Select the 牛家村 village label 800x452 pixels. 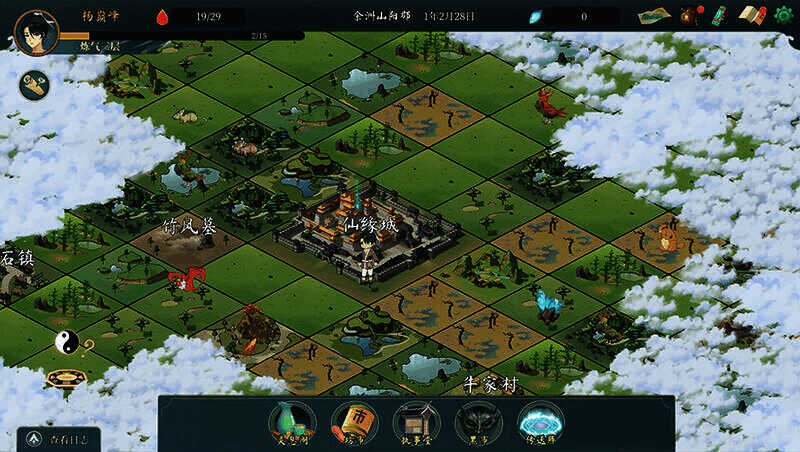pyautogui.click(x=492, y=384)
